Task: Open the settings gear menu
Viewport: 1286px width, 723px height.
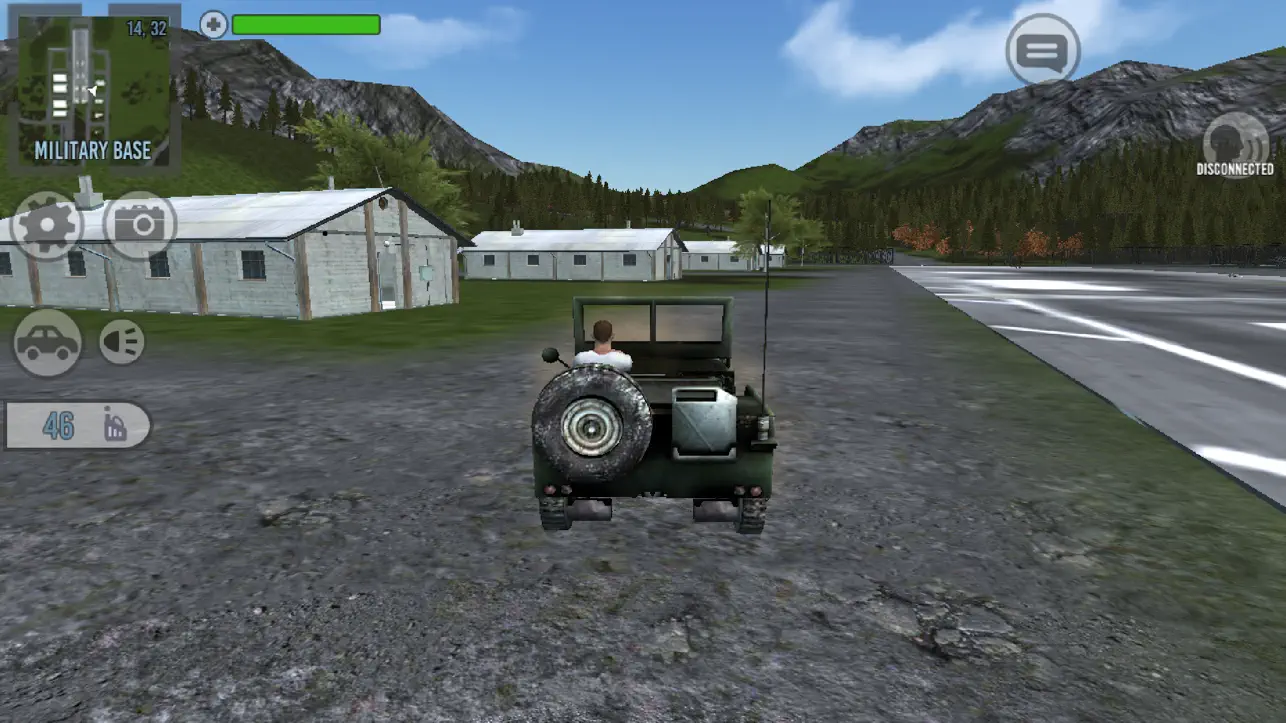Action: (46, 225)
